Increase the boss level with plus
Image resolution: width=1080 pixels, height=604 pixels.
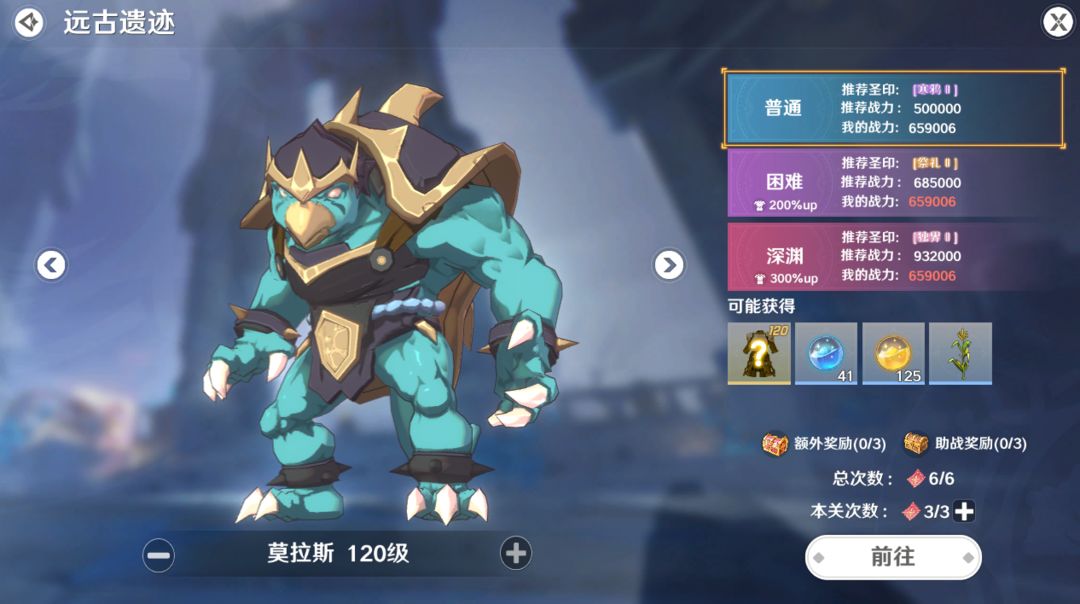pyautogui.click(x=515, y=553)
